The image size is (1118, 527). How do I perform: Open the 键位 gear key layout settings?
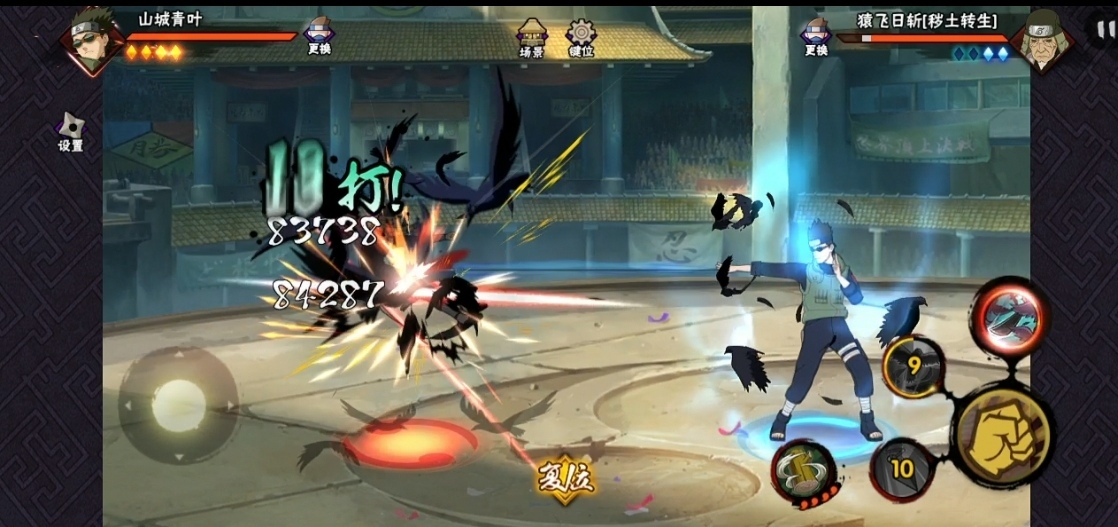click(581, 37)
